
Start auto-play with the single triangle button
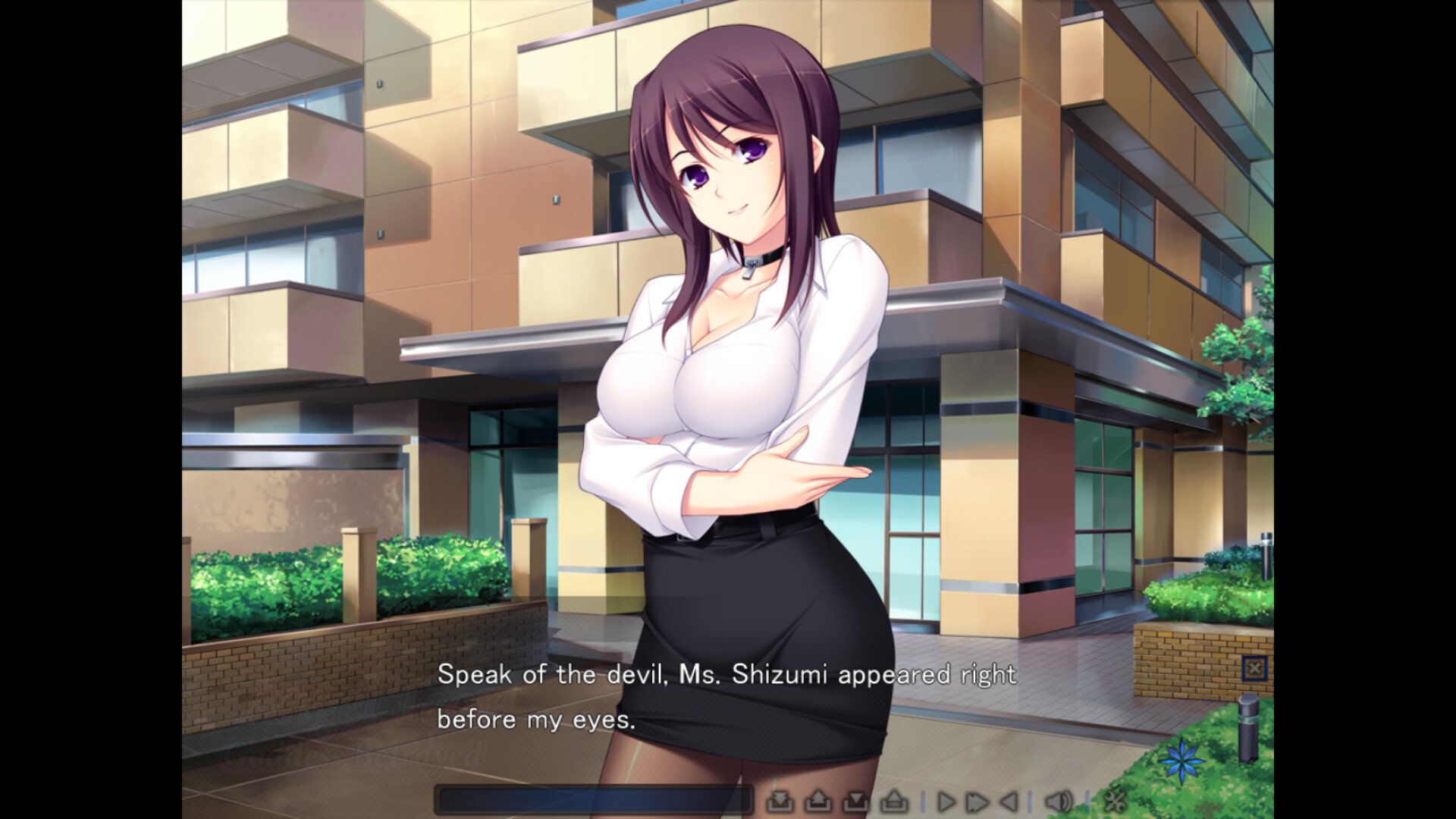pyautogui.click(x=946, y=801)
